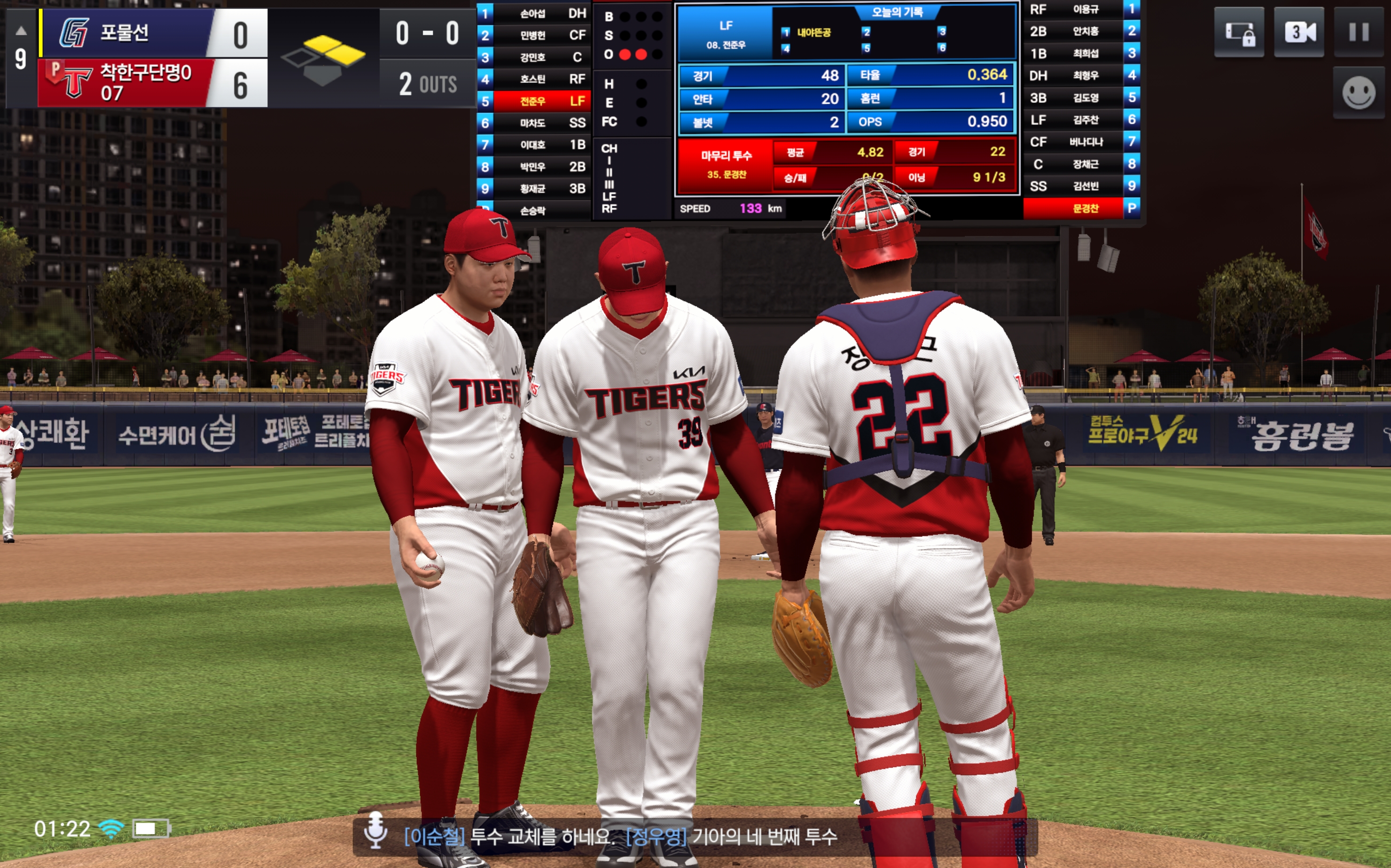The width and height of the screenshot is (1391, 868).
Task: Open the smiley emoji menu
Action: (1358, 93)
